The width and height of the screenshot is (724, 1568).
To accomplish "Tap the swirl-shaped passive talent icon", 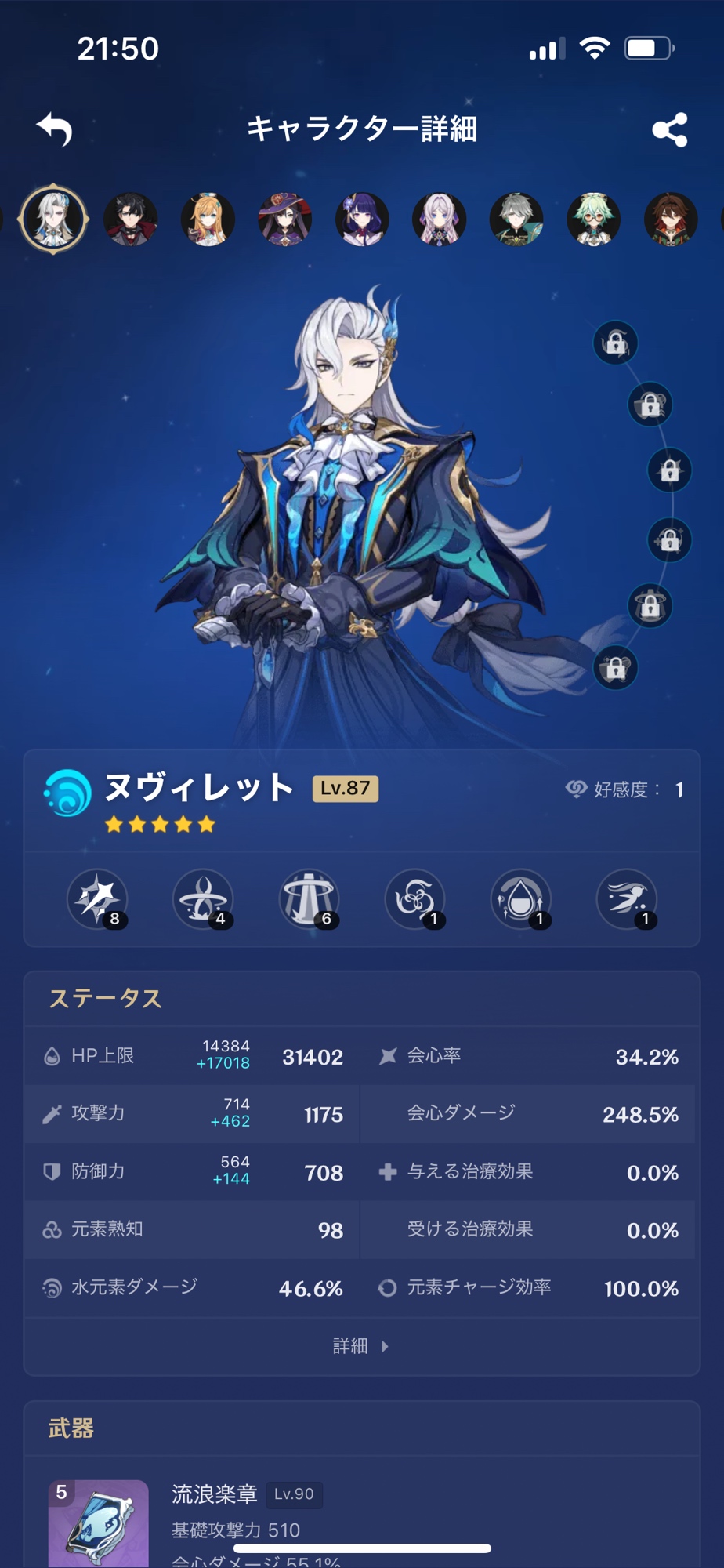I will [x=415, y=899].
